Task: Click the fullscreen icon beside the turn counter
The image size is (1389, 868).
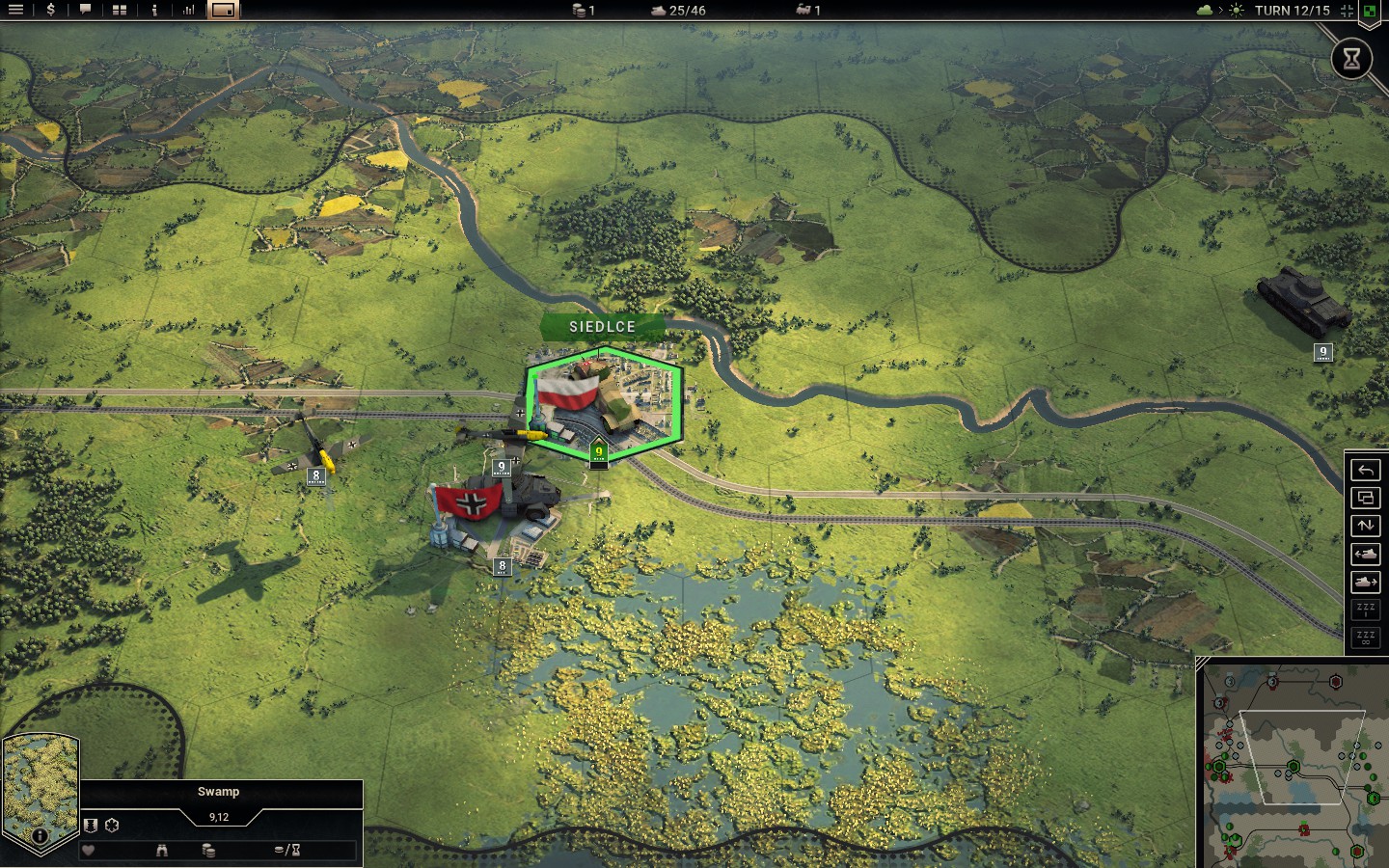Action: (1347, 11)
